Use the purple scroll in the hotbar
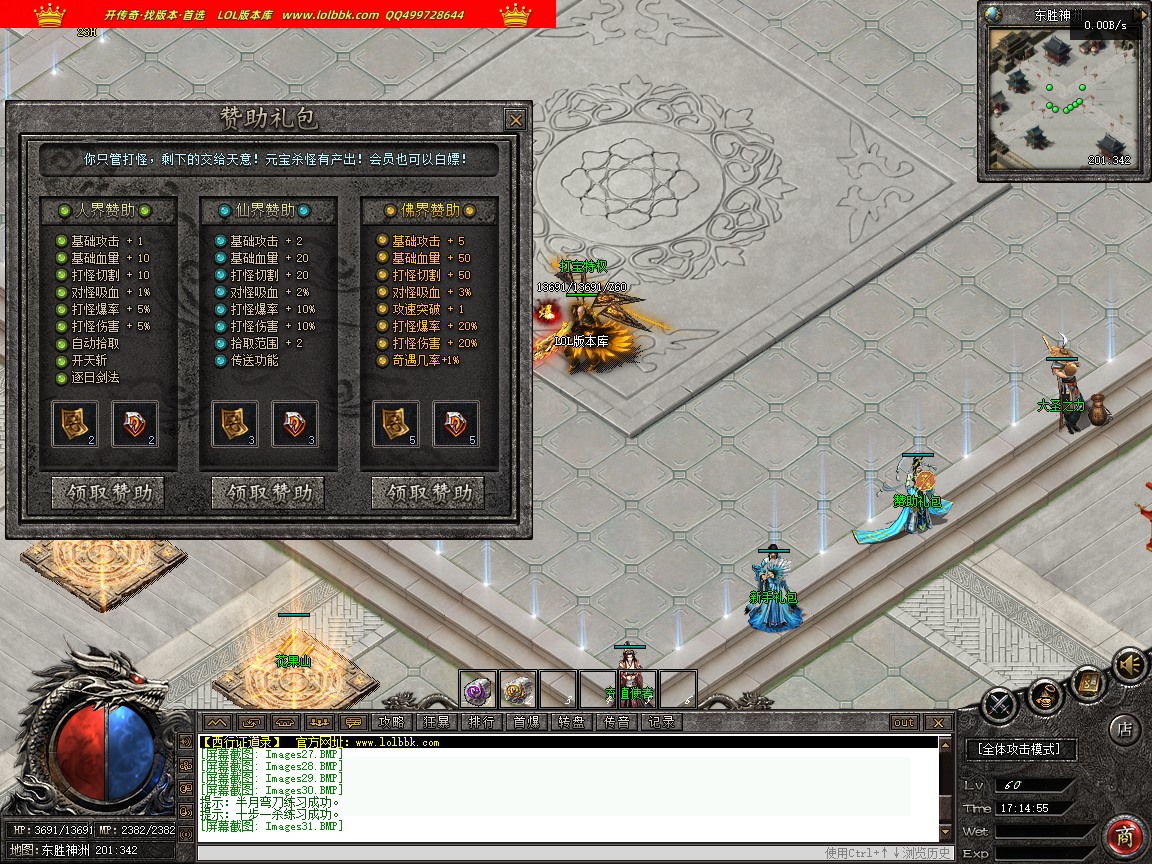Screen dimensions: 1152x864 pyautogui.click(x=478, y=689)
